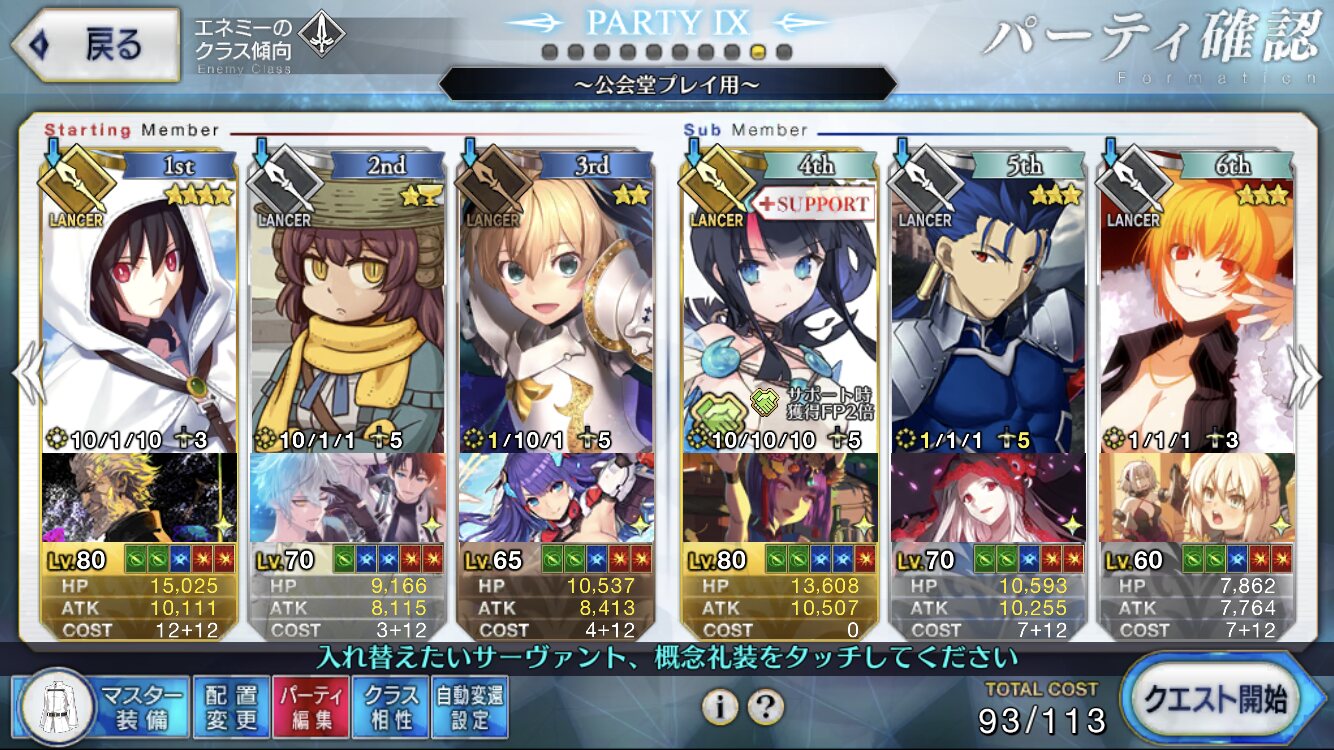Open 配置変更 formation change

pyautogui.click(x=231, y=706)
